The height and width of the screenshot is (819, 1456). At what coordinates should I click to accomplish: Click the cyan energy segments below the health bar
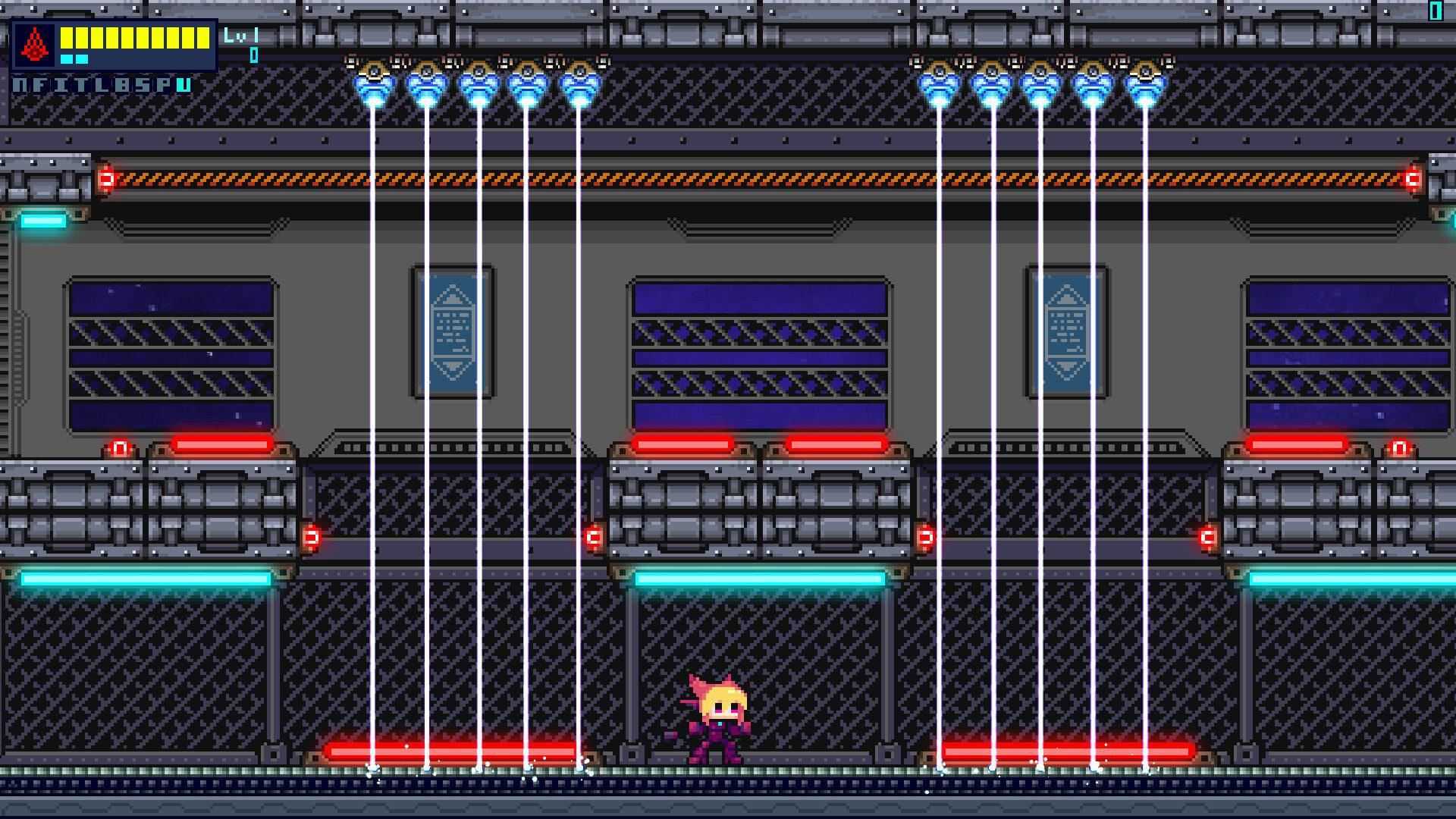point(74,58)
